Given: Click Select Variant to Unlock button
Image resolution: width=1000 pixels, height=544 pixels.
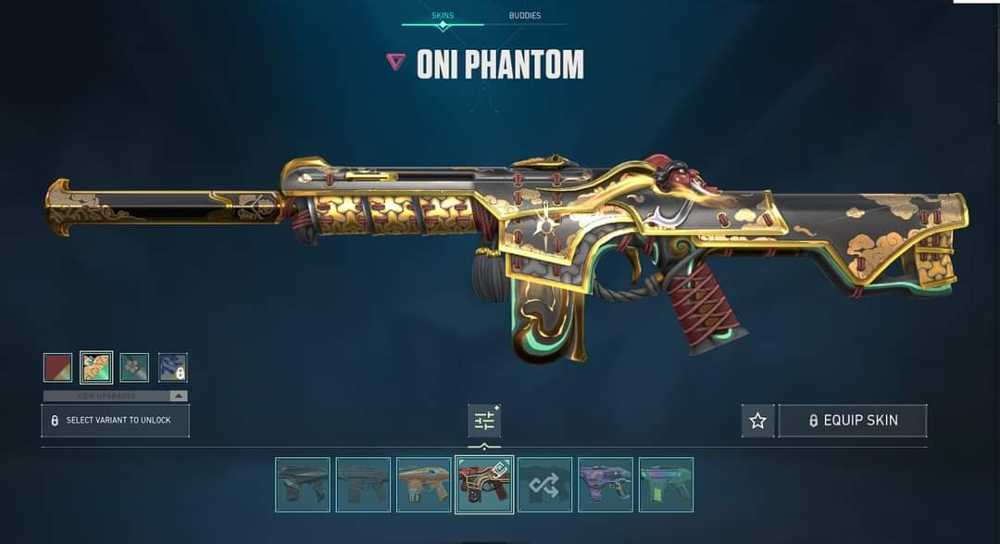Looking at the screenshot, I should pyautogui.click(x=115, y=421).
